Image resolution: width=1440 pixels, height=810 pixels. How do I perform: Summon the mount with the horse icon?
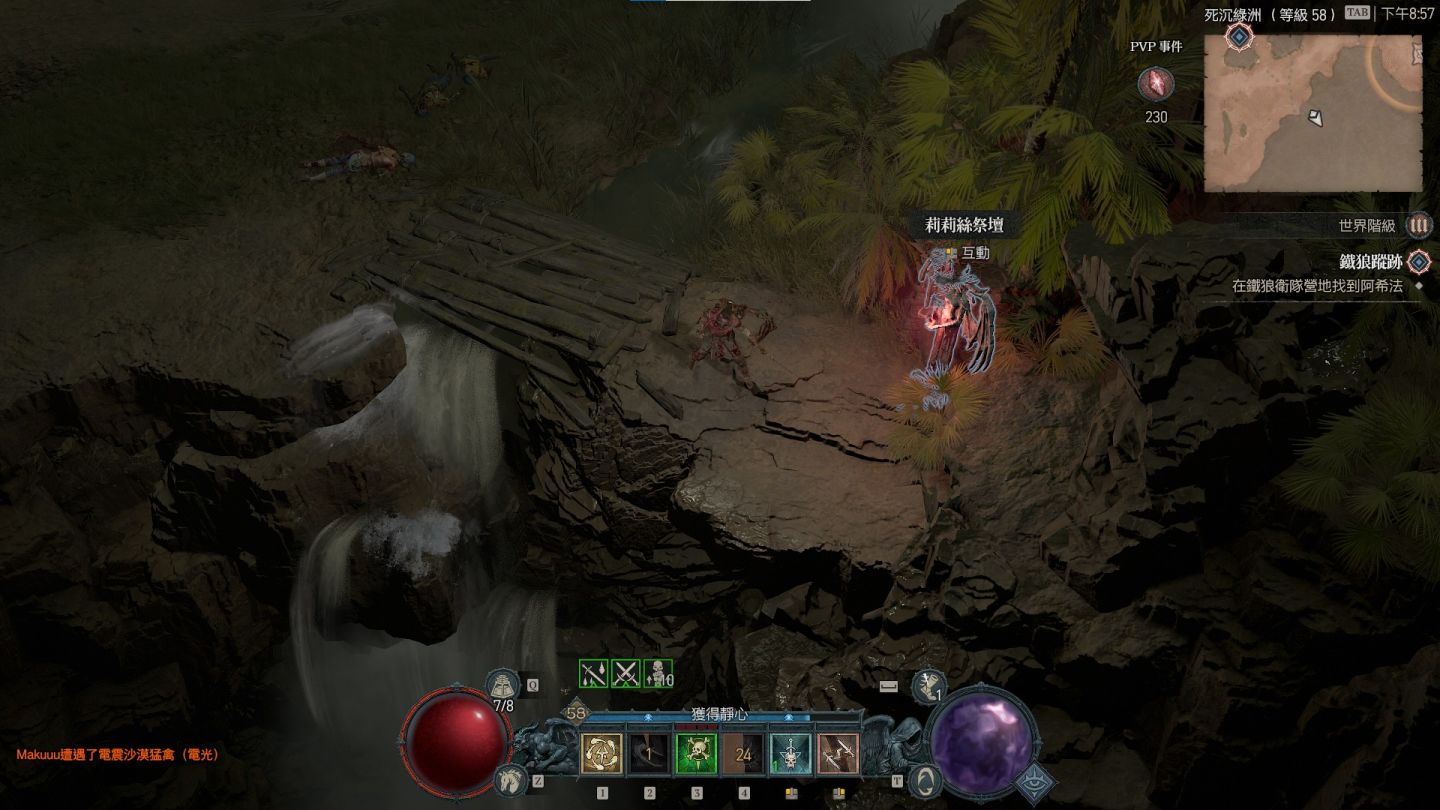tap(510, 780)
